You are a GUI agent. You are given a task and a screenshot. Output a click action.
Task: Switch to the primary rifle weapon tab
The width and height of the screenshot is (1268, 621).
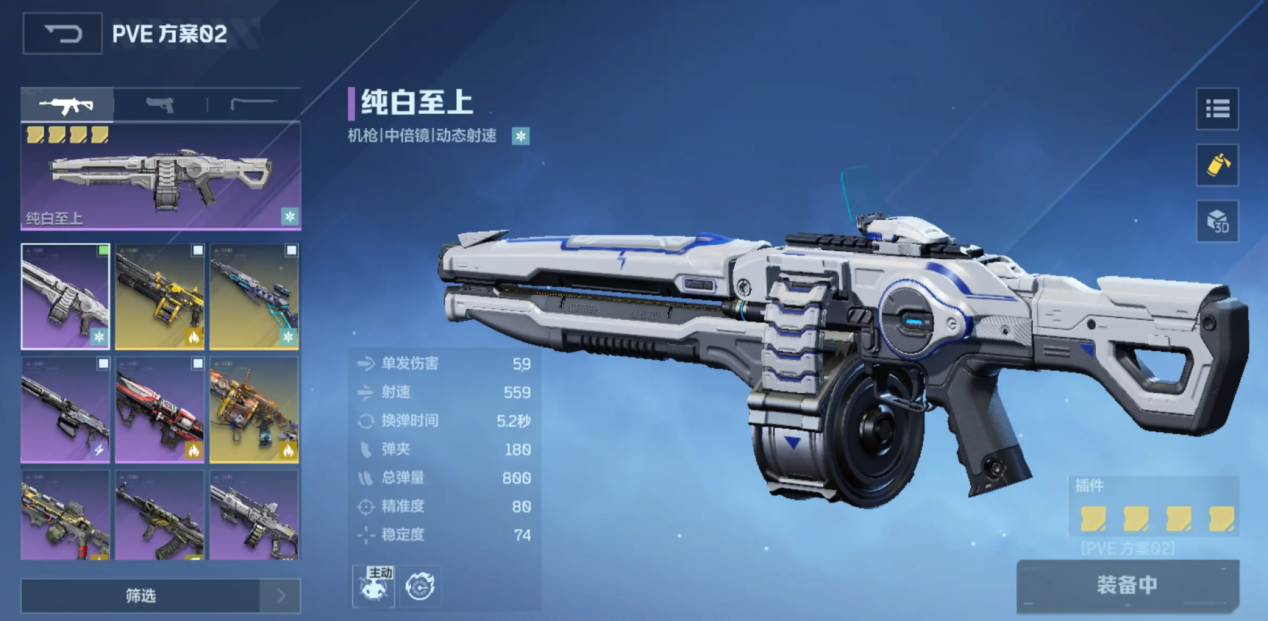(x=67, y=105)
